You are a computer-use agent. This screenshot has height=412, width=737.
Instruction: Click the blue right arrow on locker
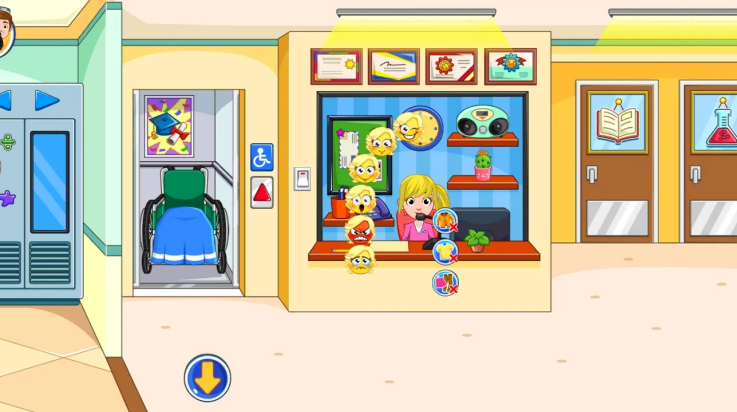[x=47, y=100]
